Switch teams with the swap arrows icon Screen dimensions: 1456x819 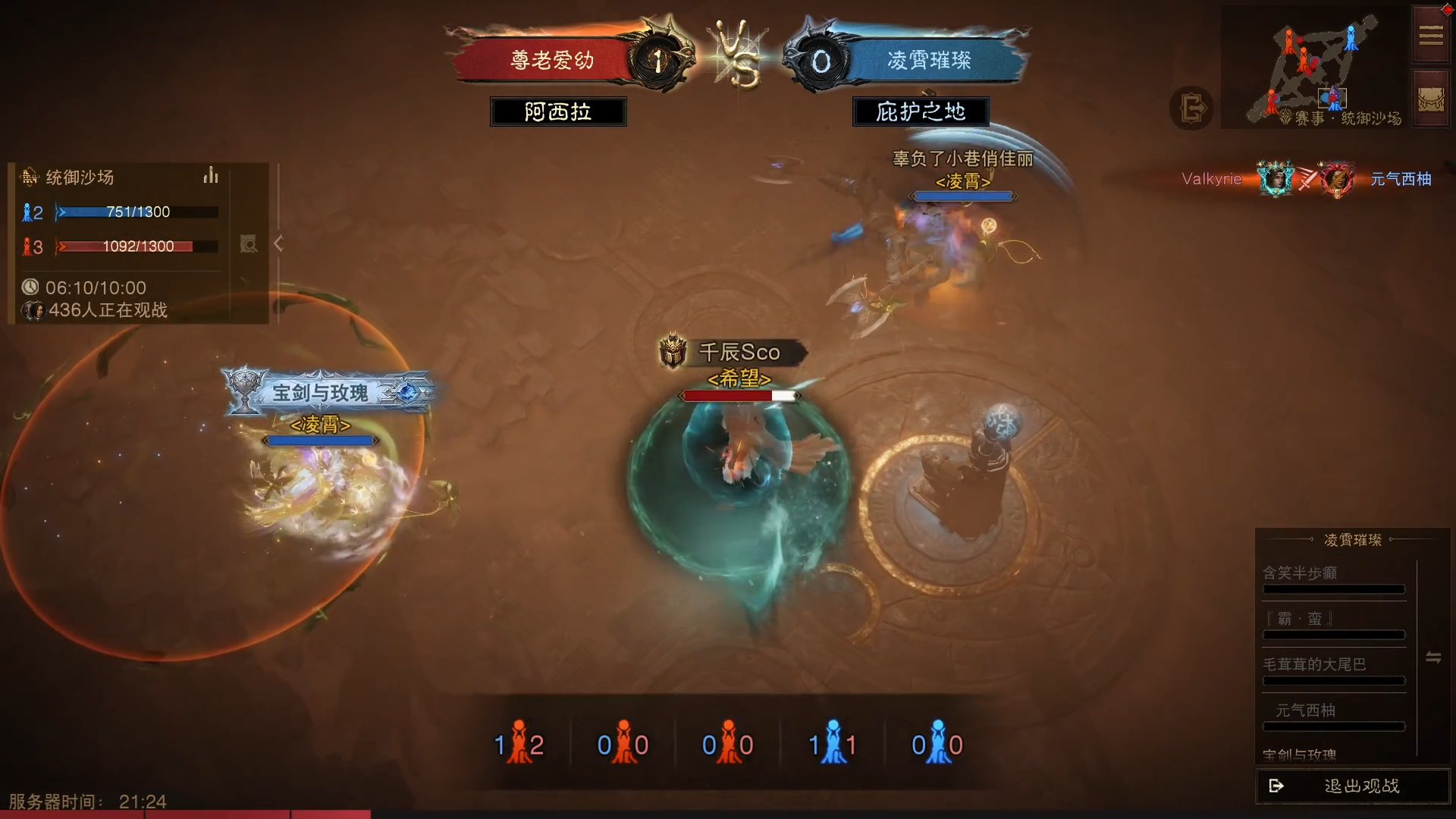tap(1432, 657)
